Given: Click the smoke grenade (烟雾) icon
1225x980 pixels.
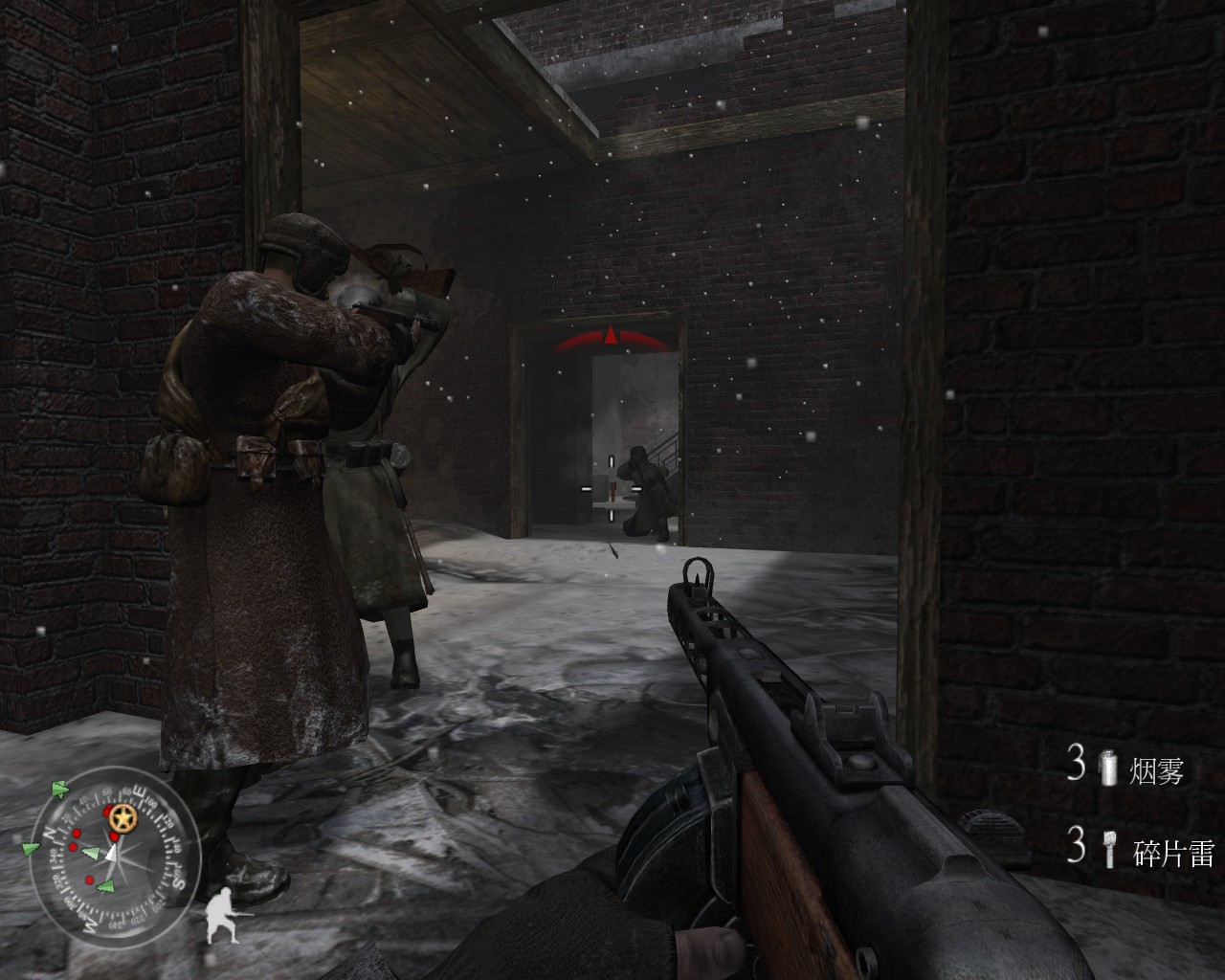Looking at the screenshot, I should [x=1109, y=768].
